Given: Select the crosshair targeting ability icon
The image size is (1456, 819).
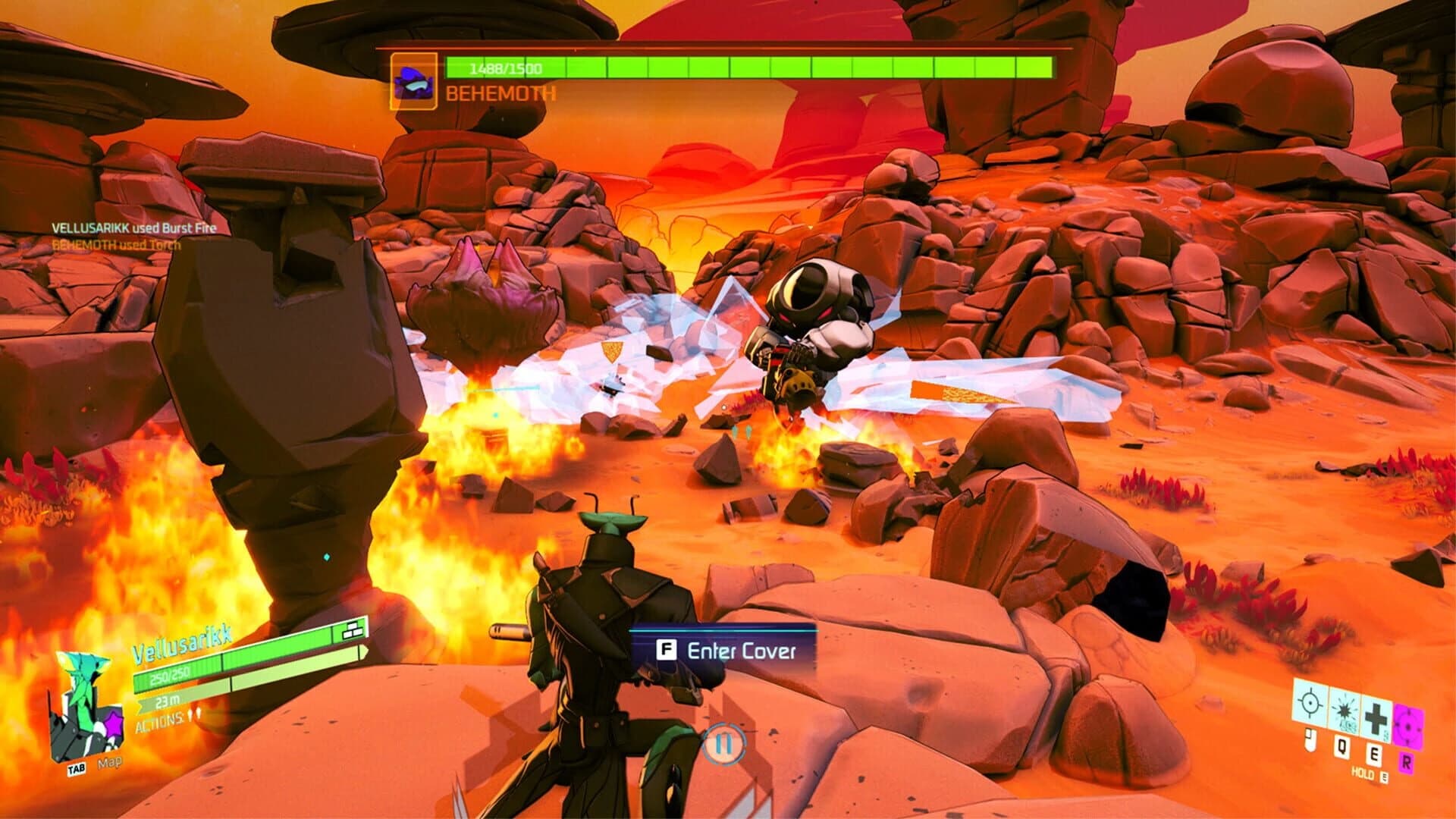Looking at the screenshot, I should (x=1310, y=702).
